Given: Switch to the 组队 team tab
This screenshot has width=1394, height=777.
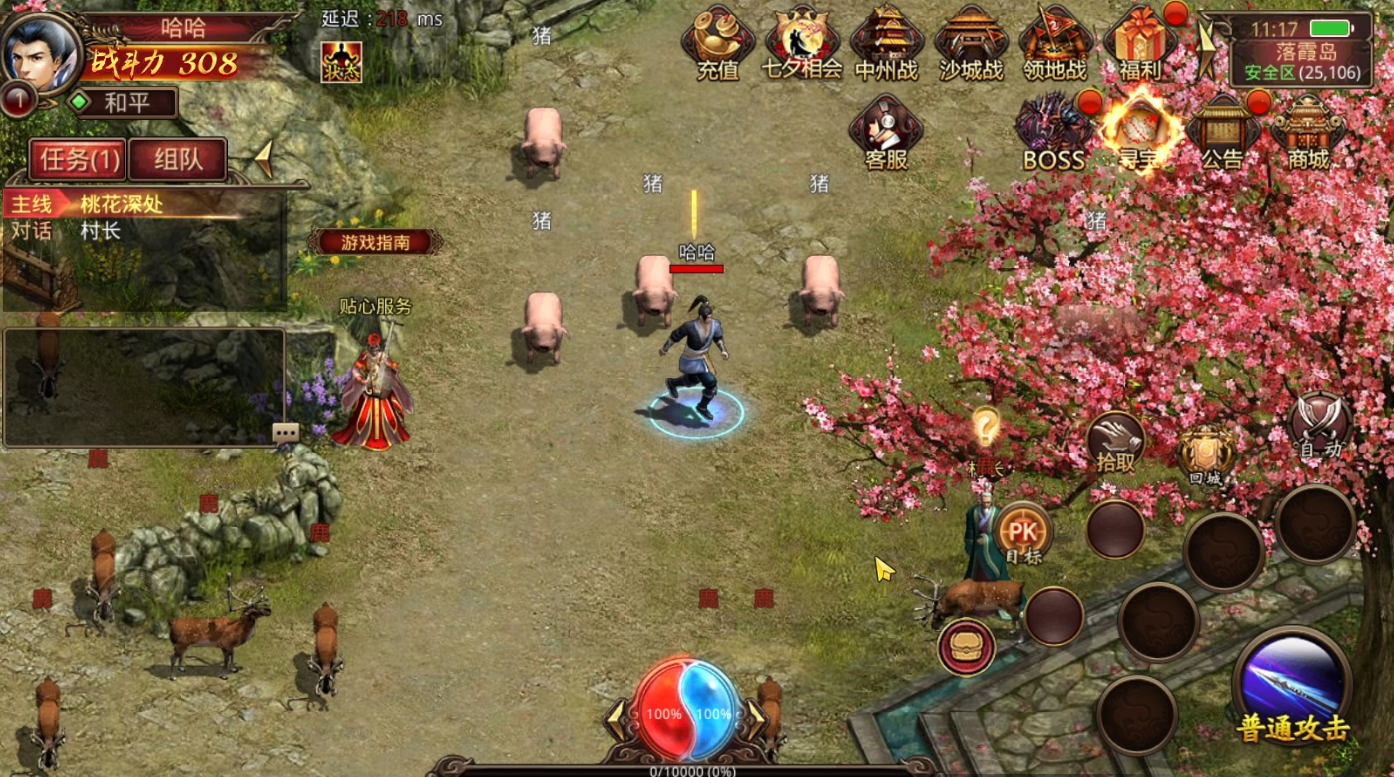Looking at the screenshot, I should click(178, 160).
